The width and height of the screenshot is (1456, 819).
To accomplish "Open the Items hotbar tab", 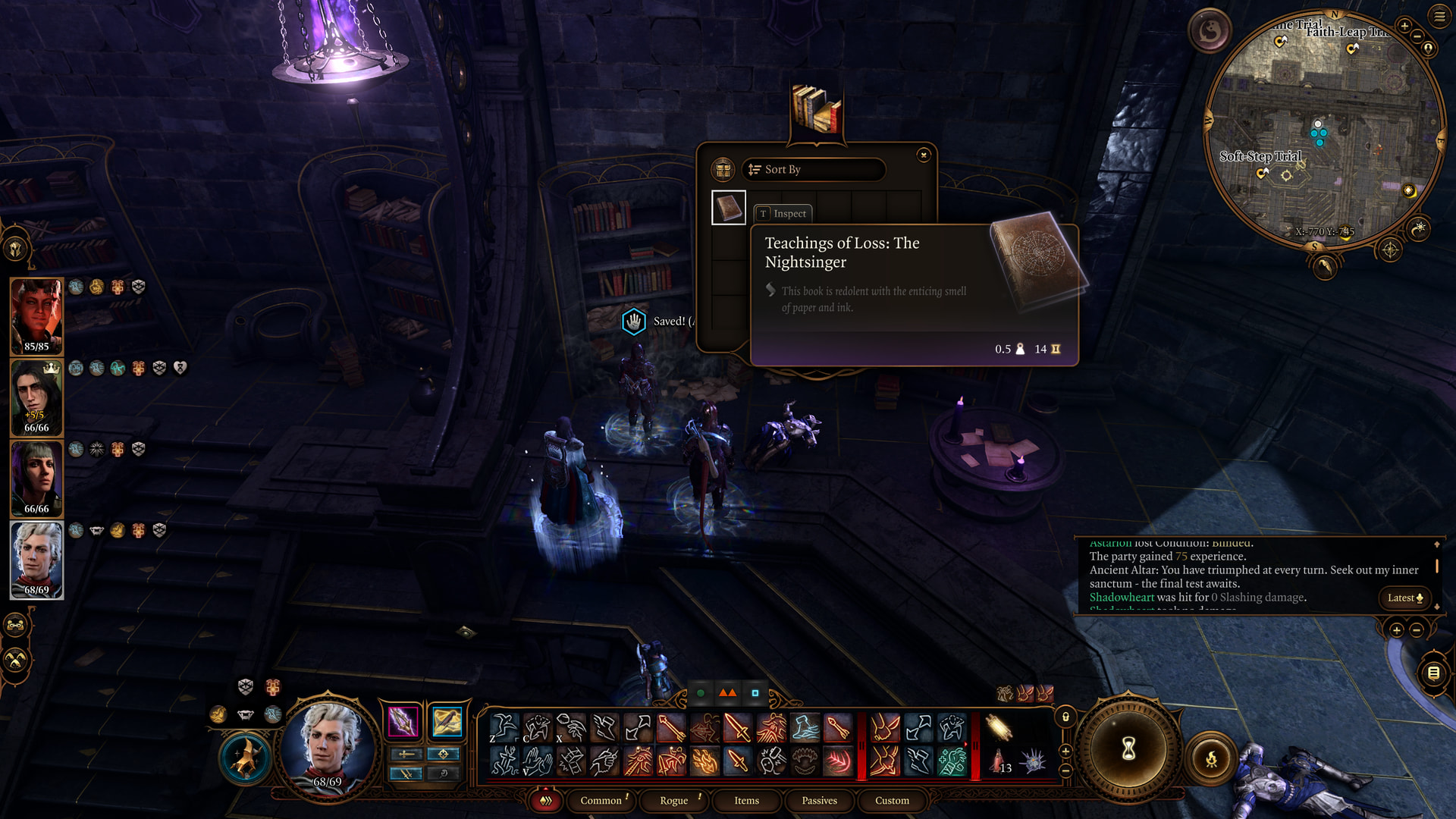I will (x=746, y=800).
